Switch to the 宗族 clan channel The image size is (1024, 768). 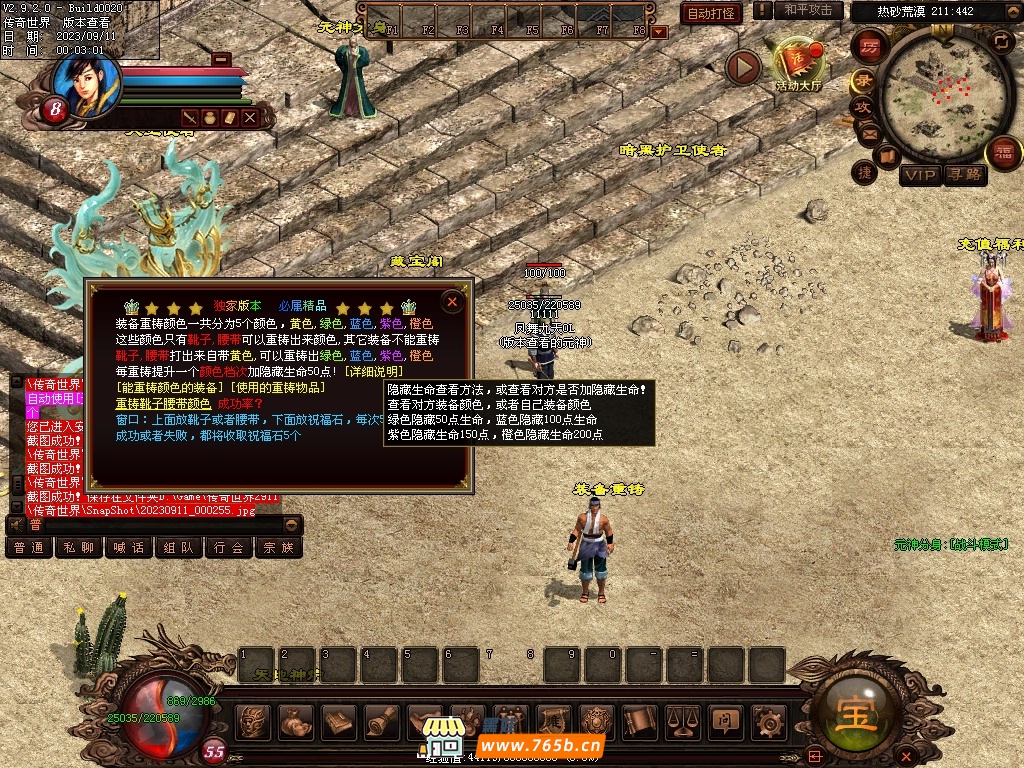coord(279,548)
